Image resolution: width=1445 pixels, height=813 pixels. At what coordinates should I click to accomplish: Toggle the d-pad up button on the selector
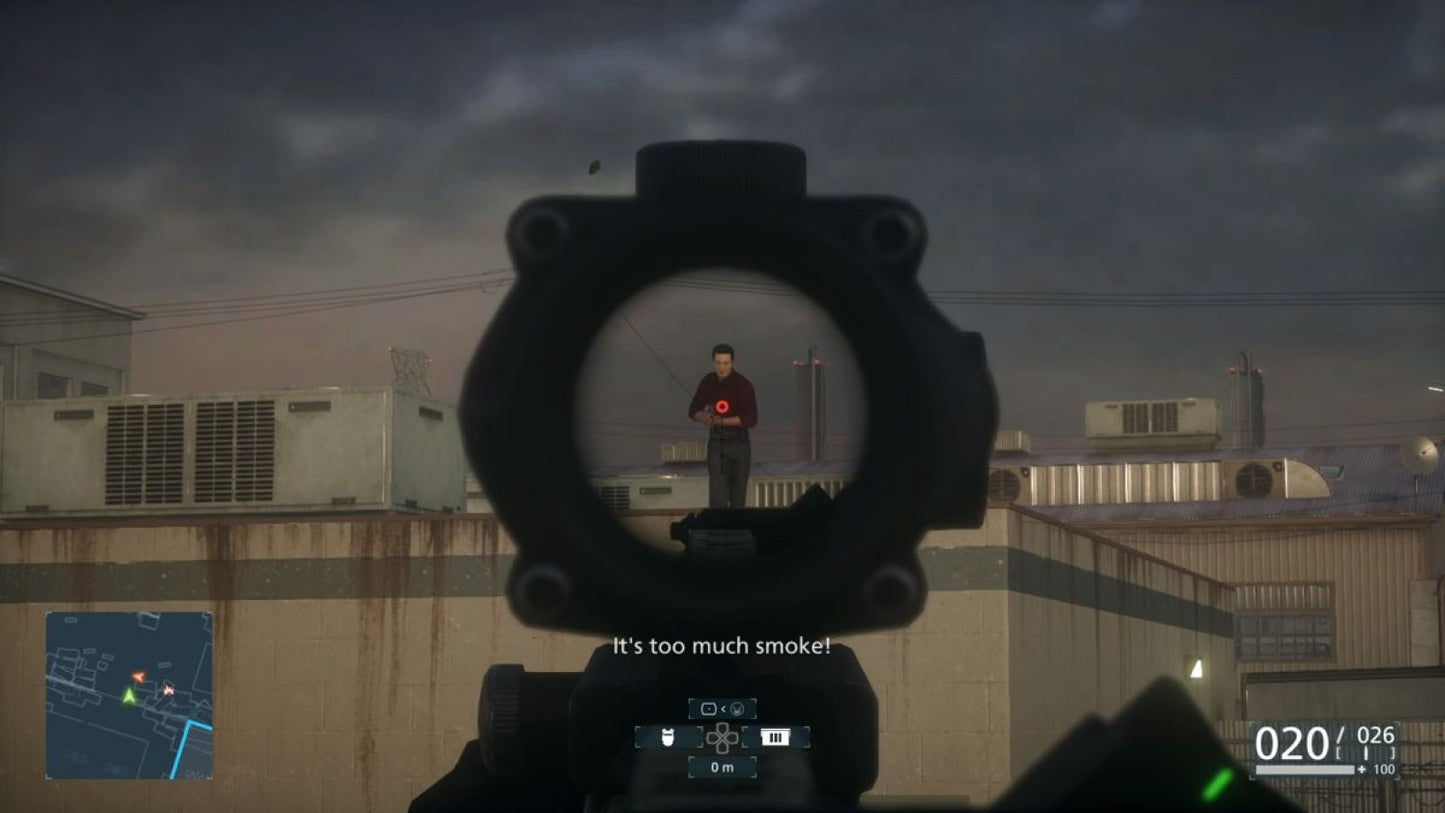(x=722, y=728)
